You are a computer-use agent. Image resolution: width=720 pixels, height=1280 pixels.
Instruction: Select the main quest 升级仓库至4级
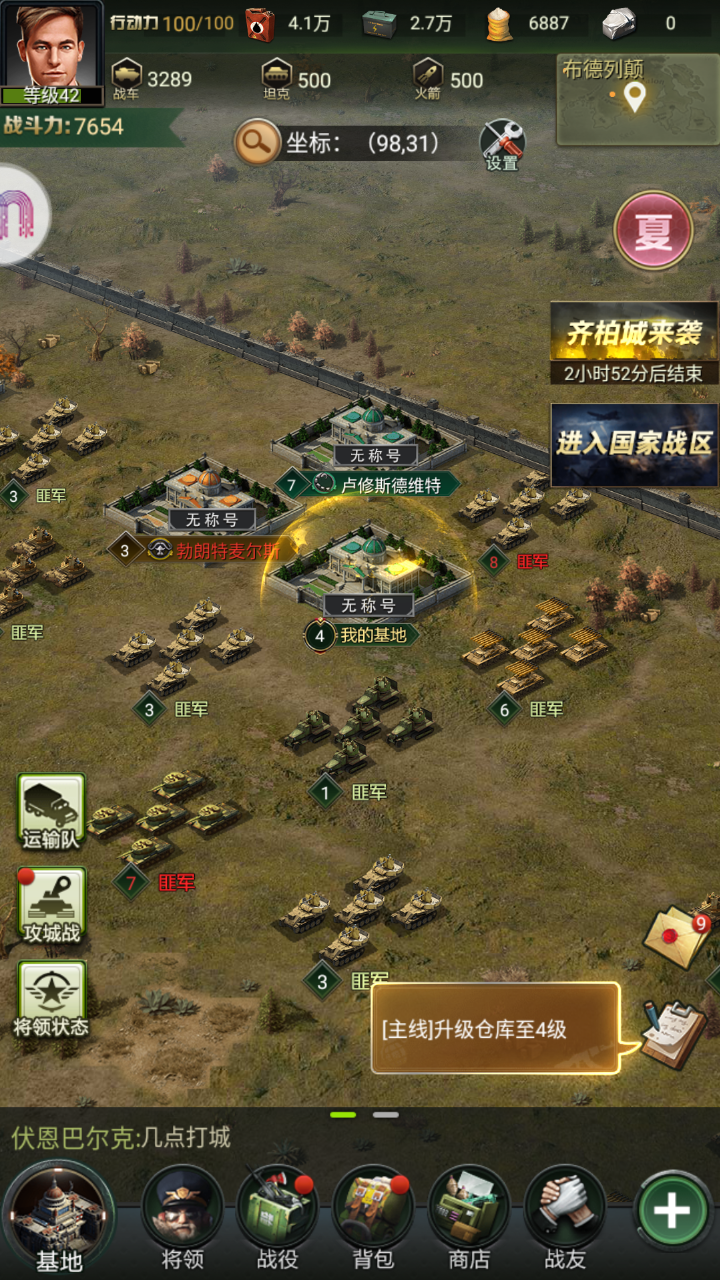[495, 1029]
